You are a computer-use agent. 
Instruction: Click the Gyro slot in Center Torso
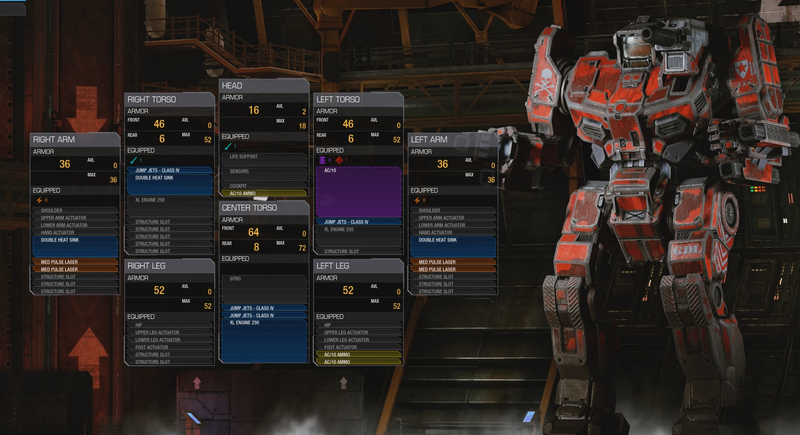[263, 277]
